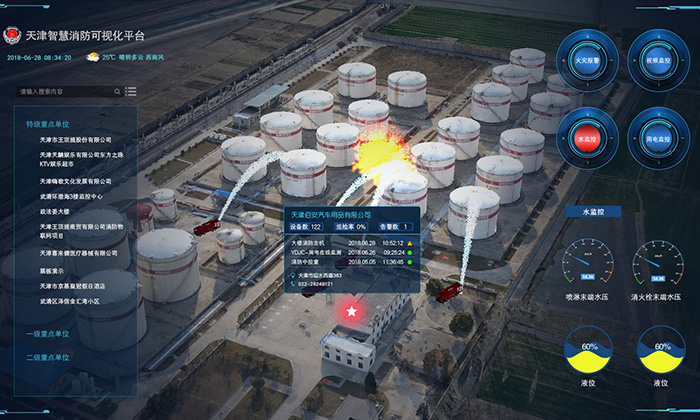Select 天津嗨歌文化发展有限公司 in the list
This screenshot has width=700, height=420.
point(76,181)
